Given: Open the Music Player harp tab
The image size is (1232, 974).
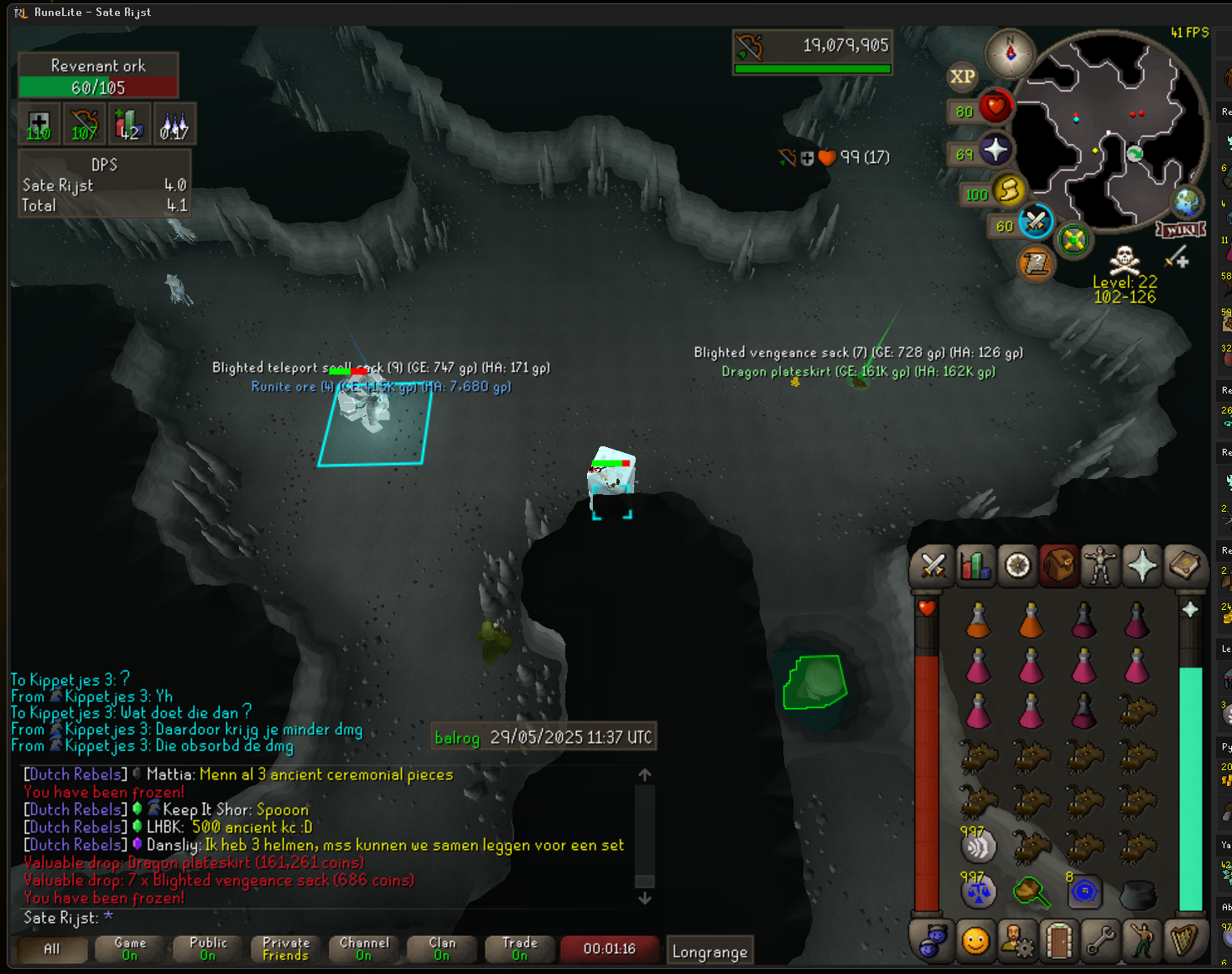Looking at the screenshot, I should [1183, 941].
